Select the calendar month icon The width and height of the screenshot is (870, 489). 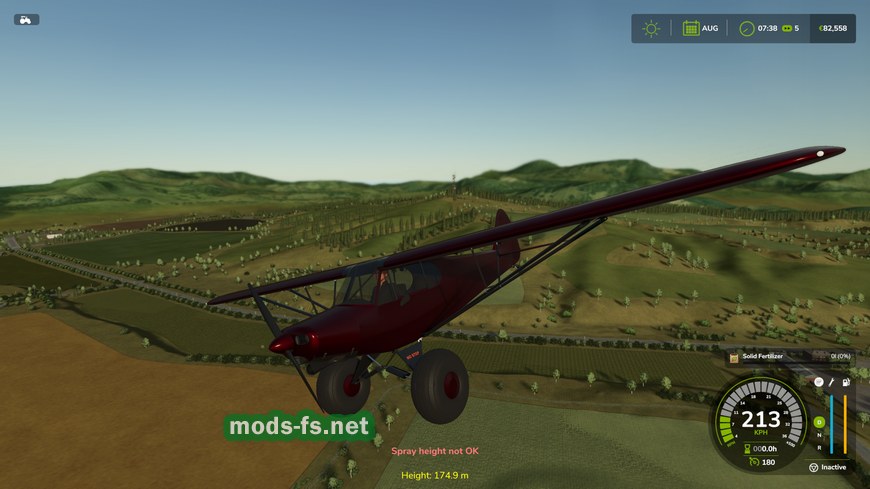pyautogui.click(x=690, y=28)
